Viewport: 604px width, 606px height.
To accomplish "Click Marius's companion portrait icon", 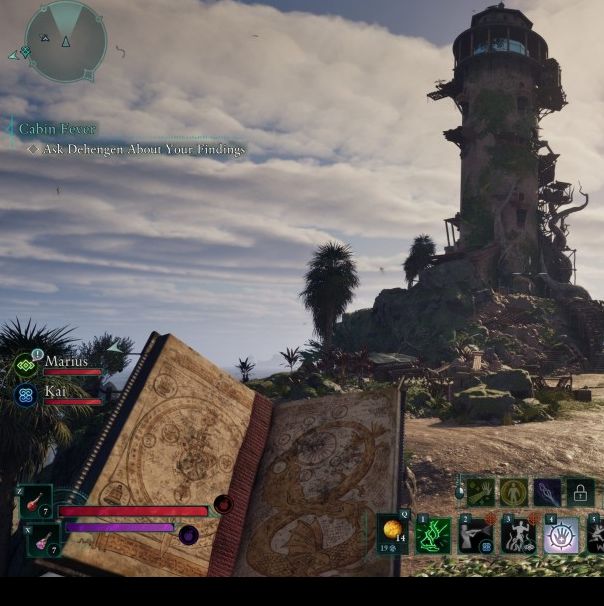I will pos(25,365).
